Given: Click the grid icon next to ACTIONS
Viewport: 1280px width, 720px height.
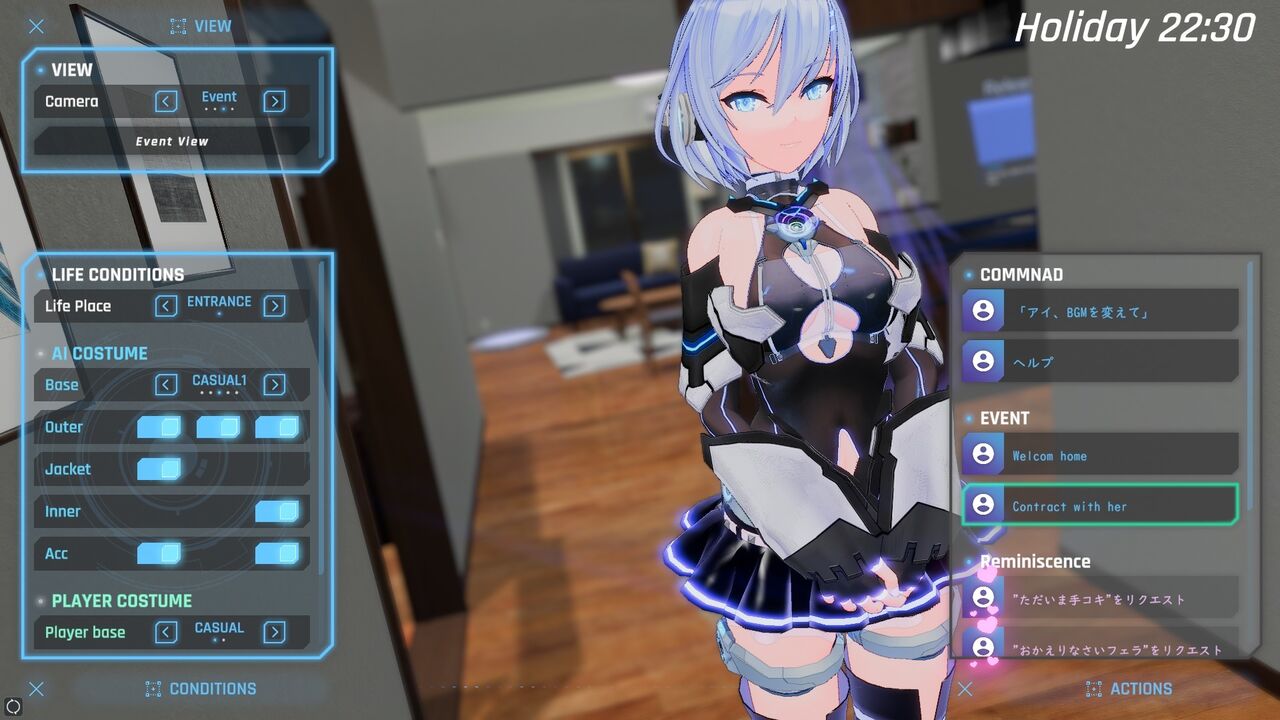Looking at the screenshot, I should click(x=1092, y=688).
